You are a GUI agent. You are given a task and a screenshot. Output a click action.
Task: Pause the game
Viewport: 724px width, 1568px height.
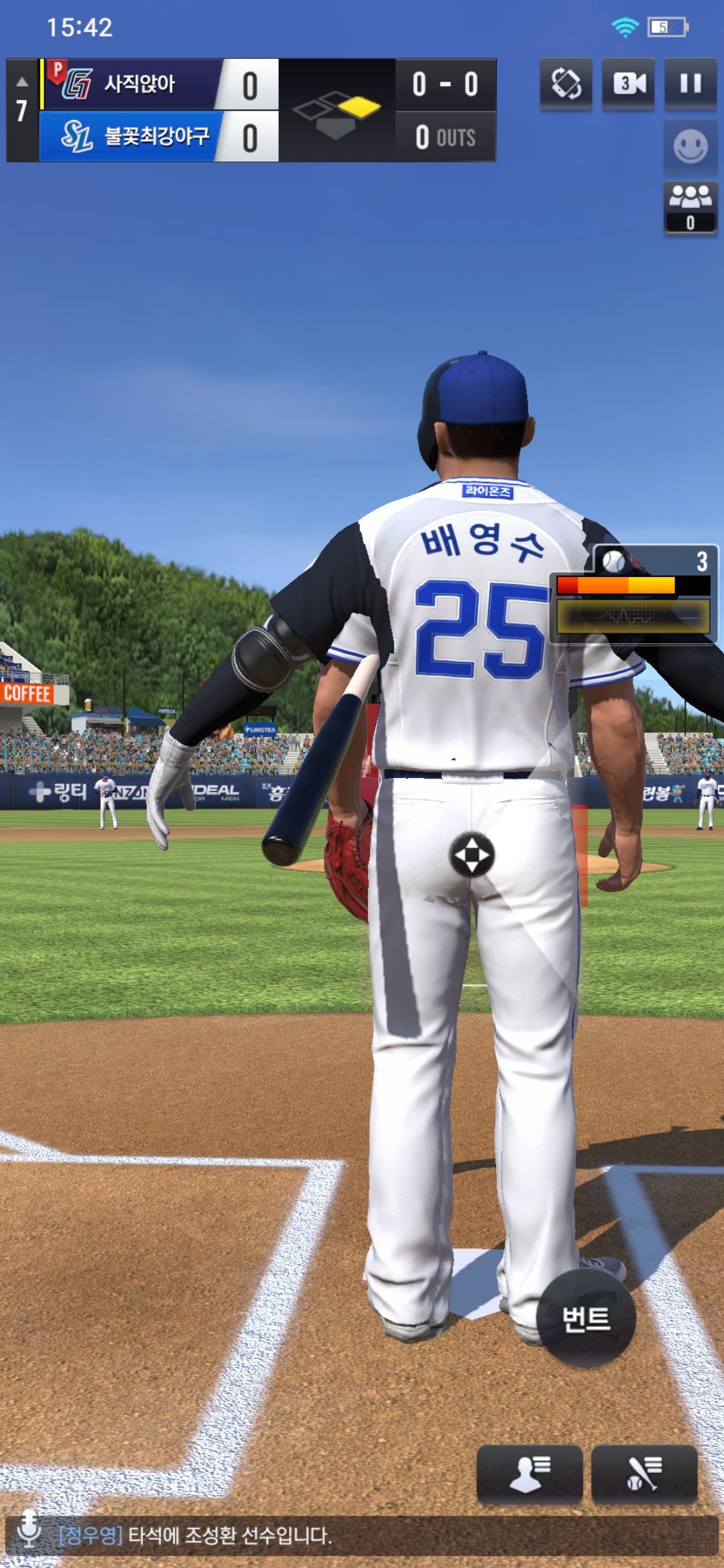pos(690,84)
